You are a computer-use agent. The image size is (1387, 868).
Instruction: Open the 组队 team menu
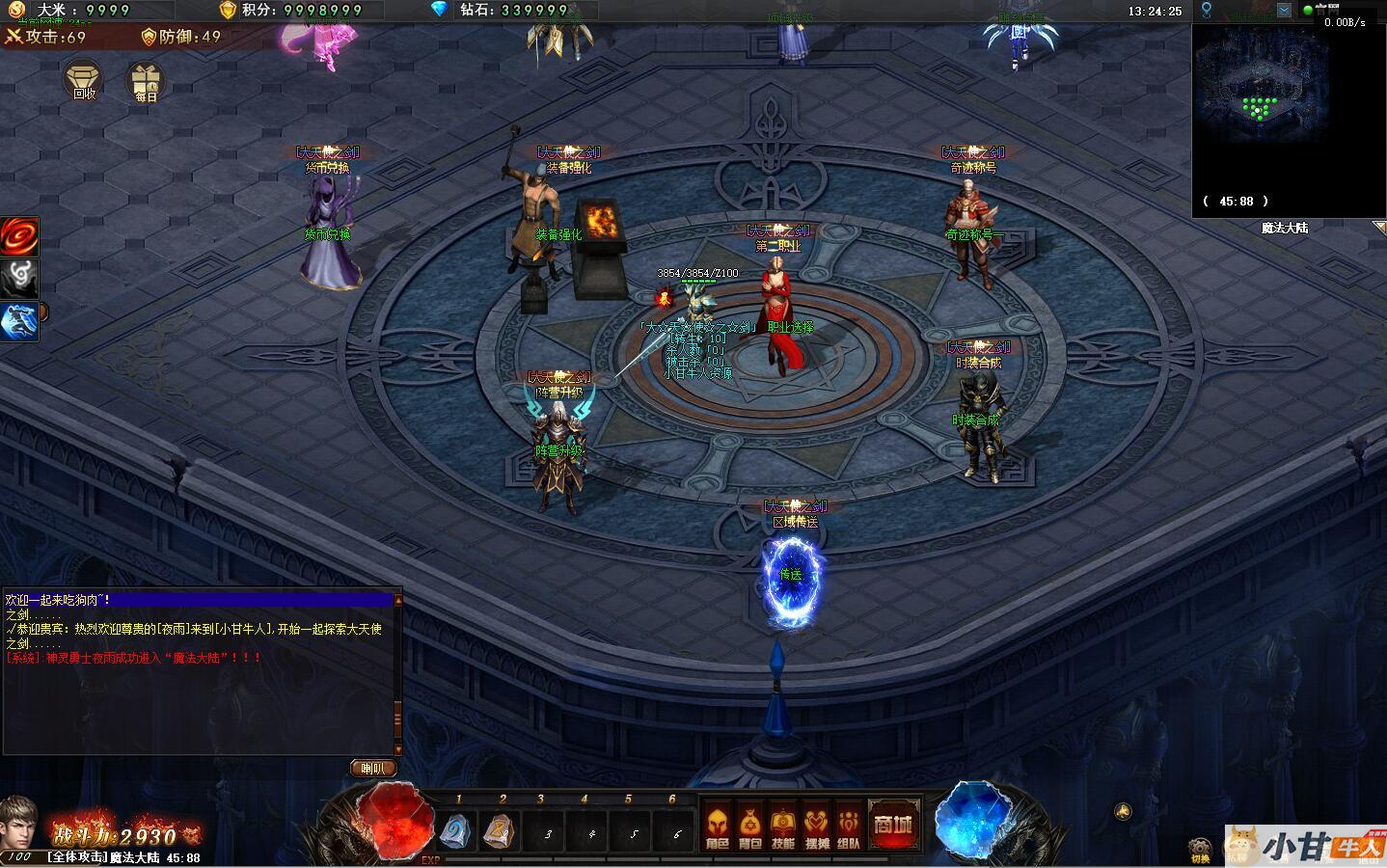[x=849, y=827]
